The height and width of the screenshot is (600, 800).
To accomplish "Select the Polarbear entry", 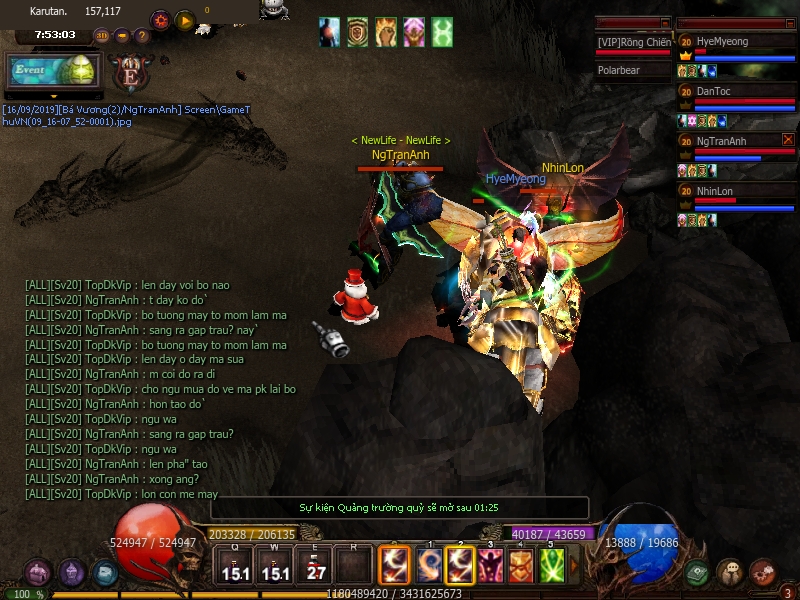I will point(633,71).
